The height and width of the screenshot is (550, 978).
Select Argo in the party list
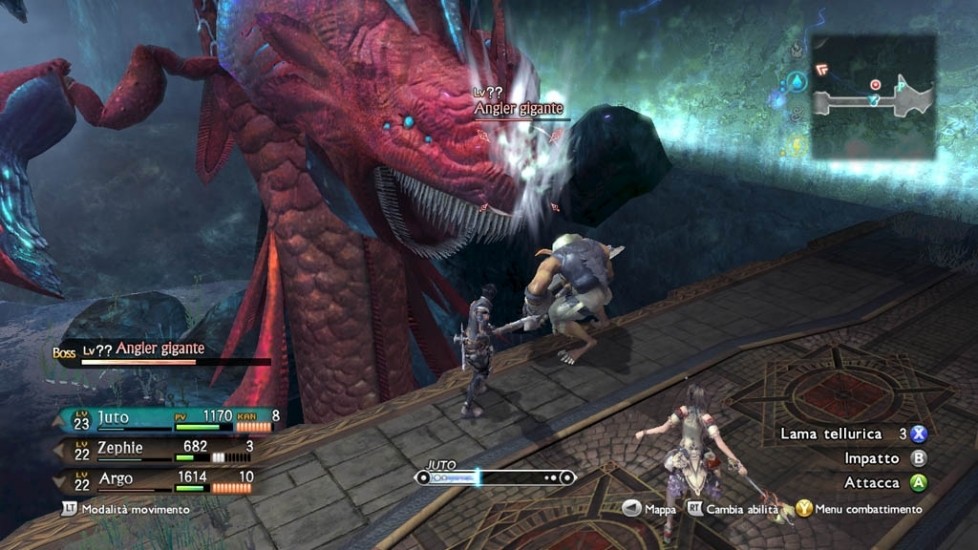[x=115, y=479]
